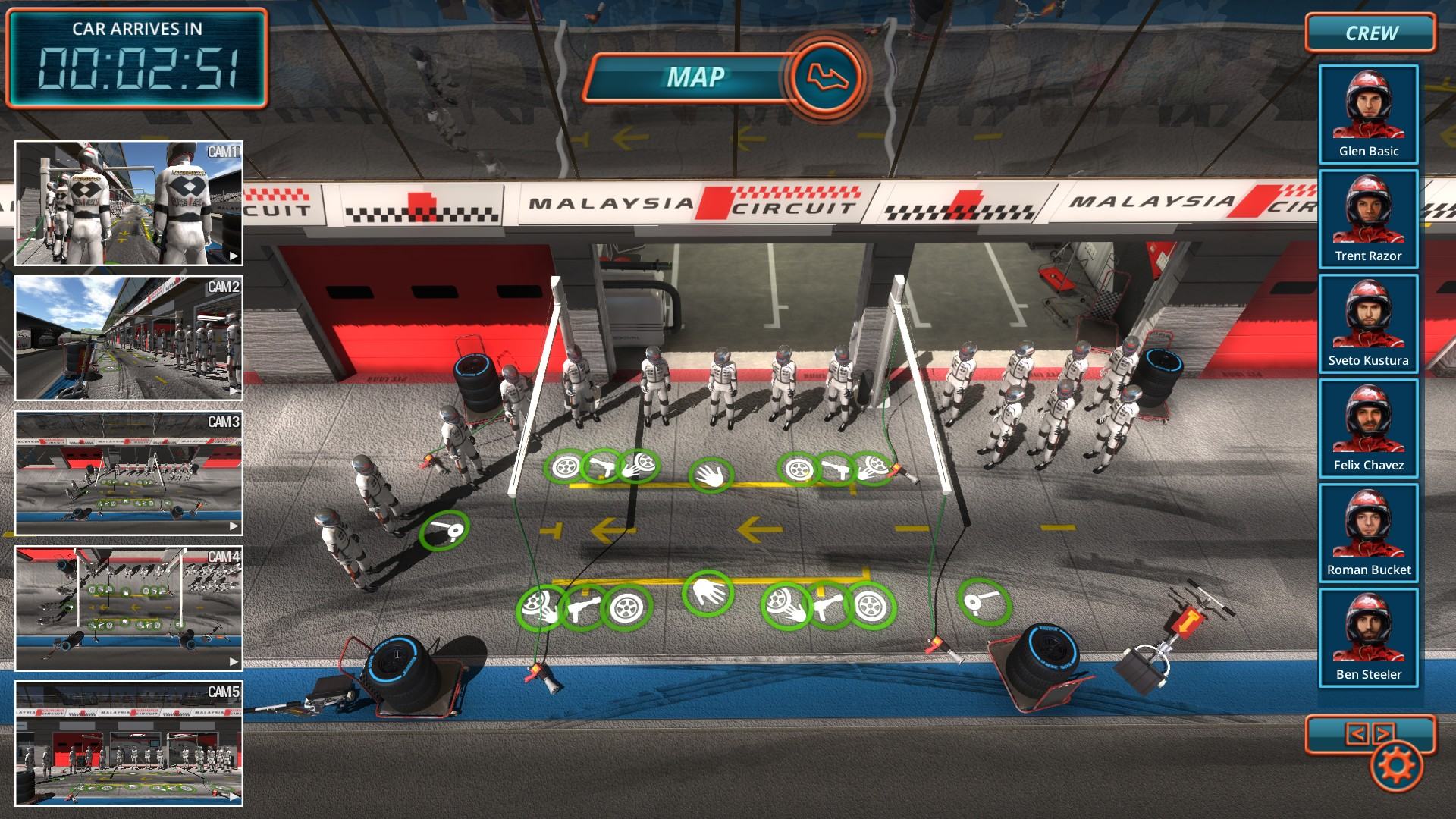Click the left arrow crew page button
Viewport: 1456px width, 819px height.
[x=1357, y=733]
